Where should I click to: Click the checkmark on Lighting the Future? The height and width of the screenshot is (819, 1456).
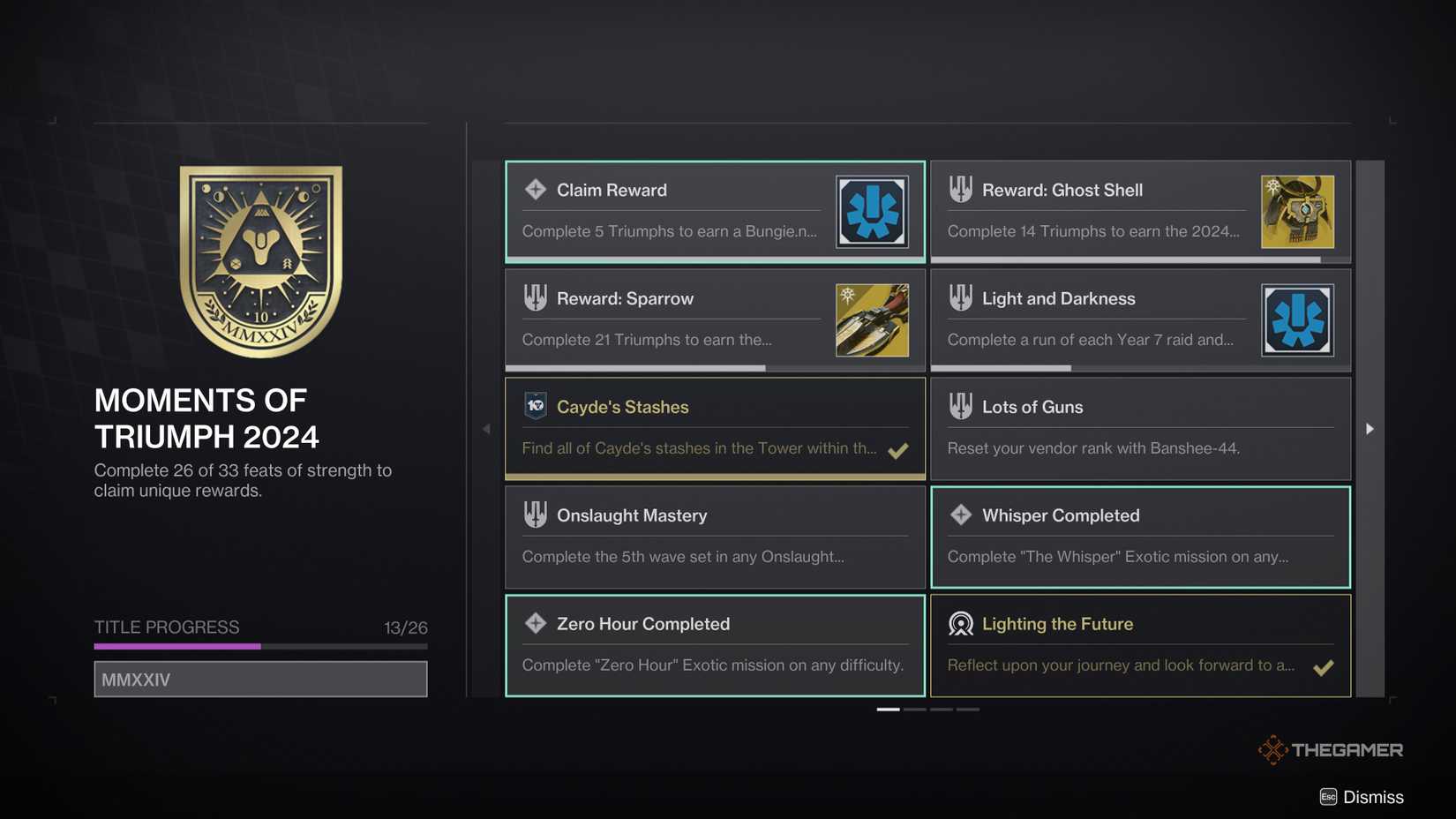point(1324,667)
